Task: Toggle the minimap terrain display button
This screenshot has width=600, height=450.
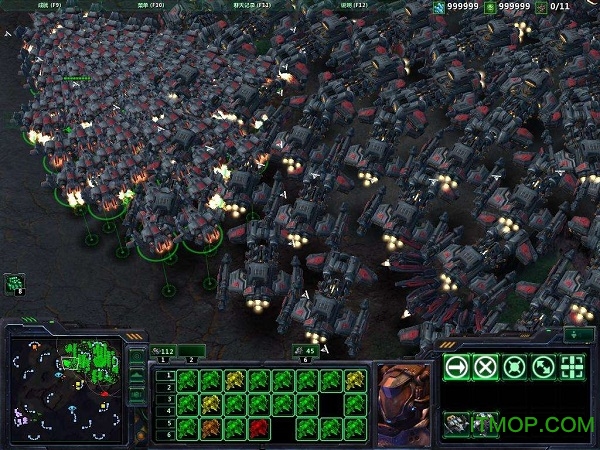Action: [137, 375]
